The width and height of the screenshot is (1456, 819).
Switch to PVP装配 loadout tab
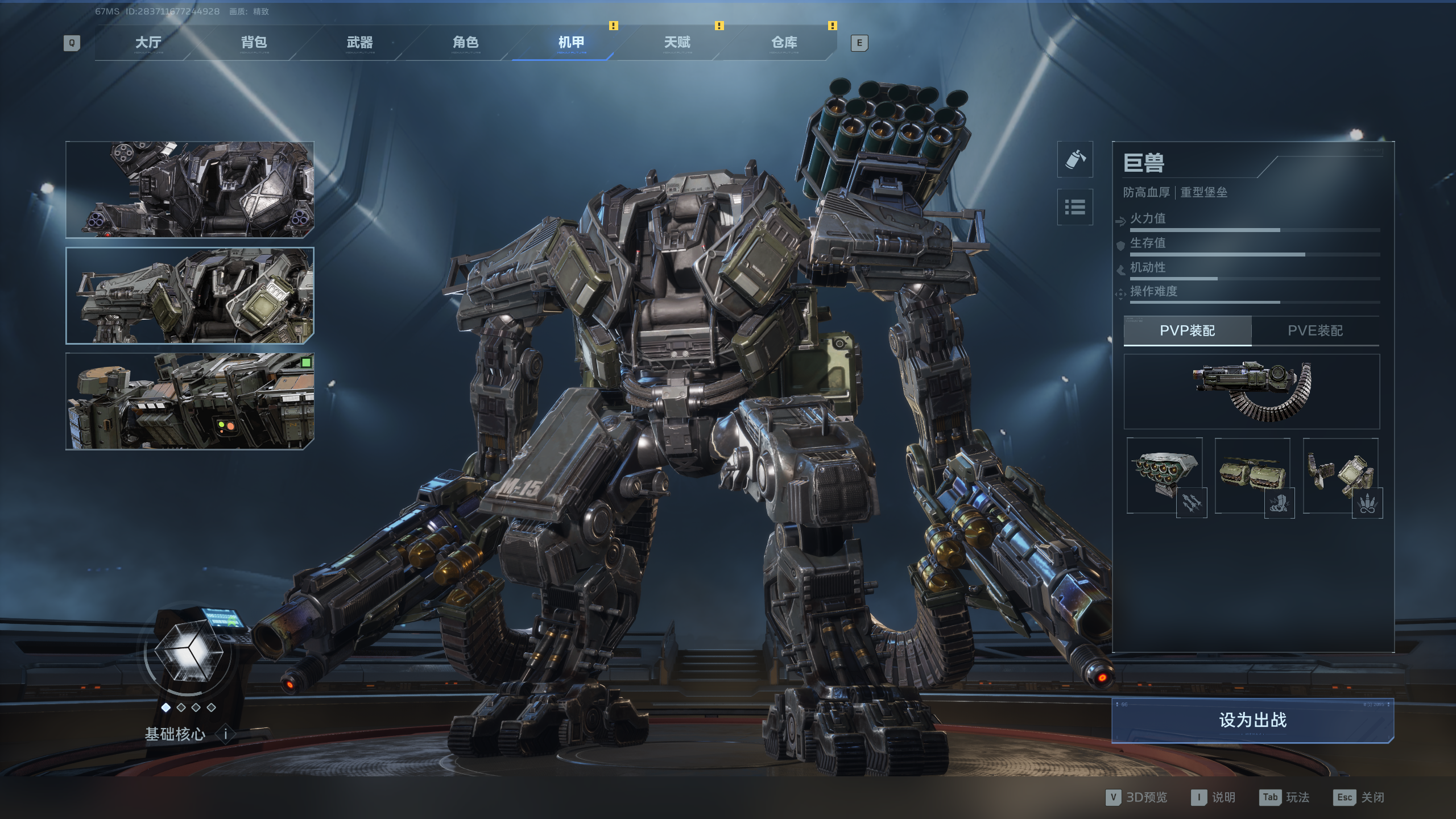(x=1188, y=330)
